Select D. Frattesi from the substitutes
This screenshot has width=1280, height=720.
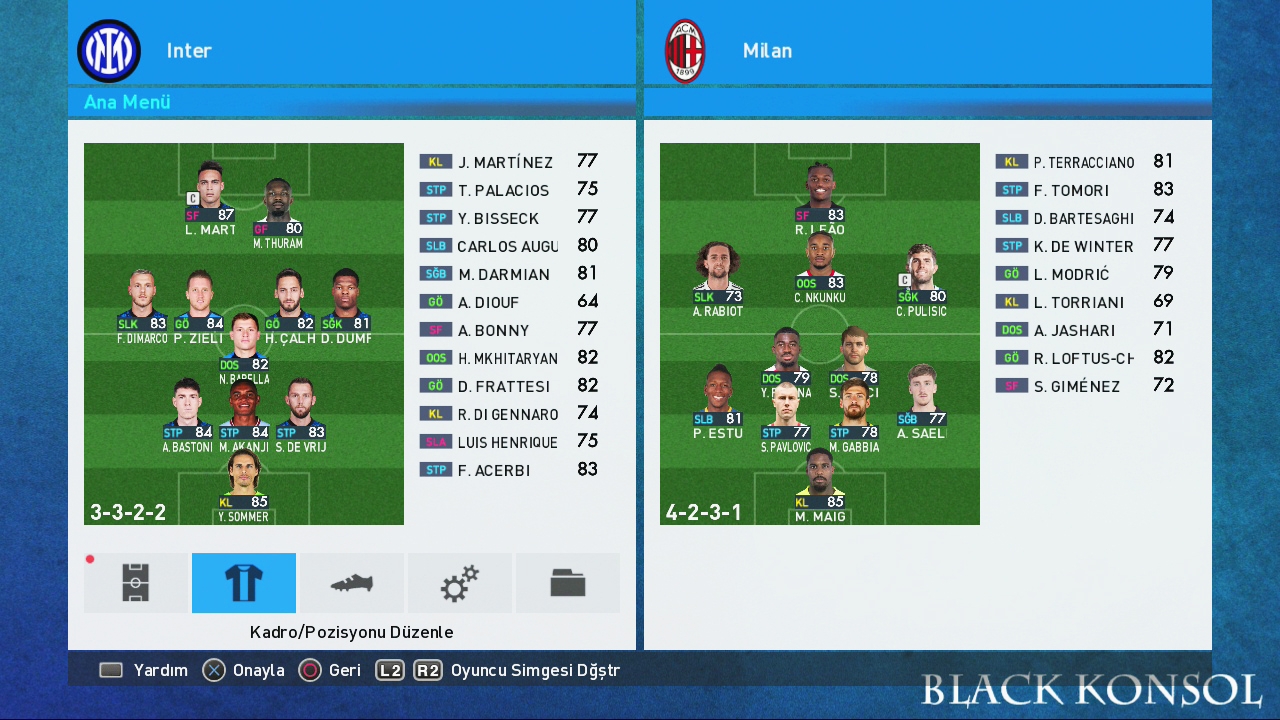(508, 386)
